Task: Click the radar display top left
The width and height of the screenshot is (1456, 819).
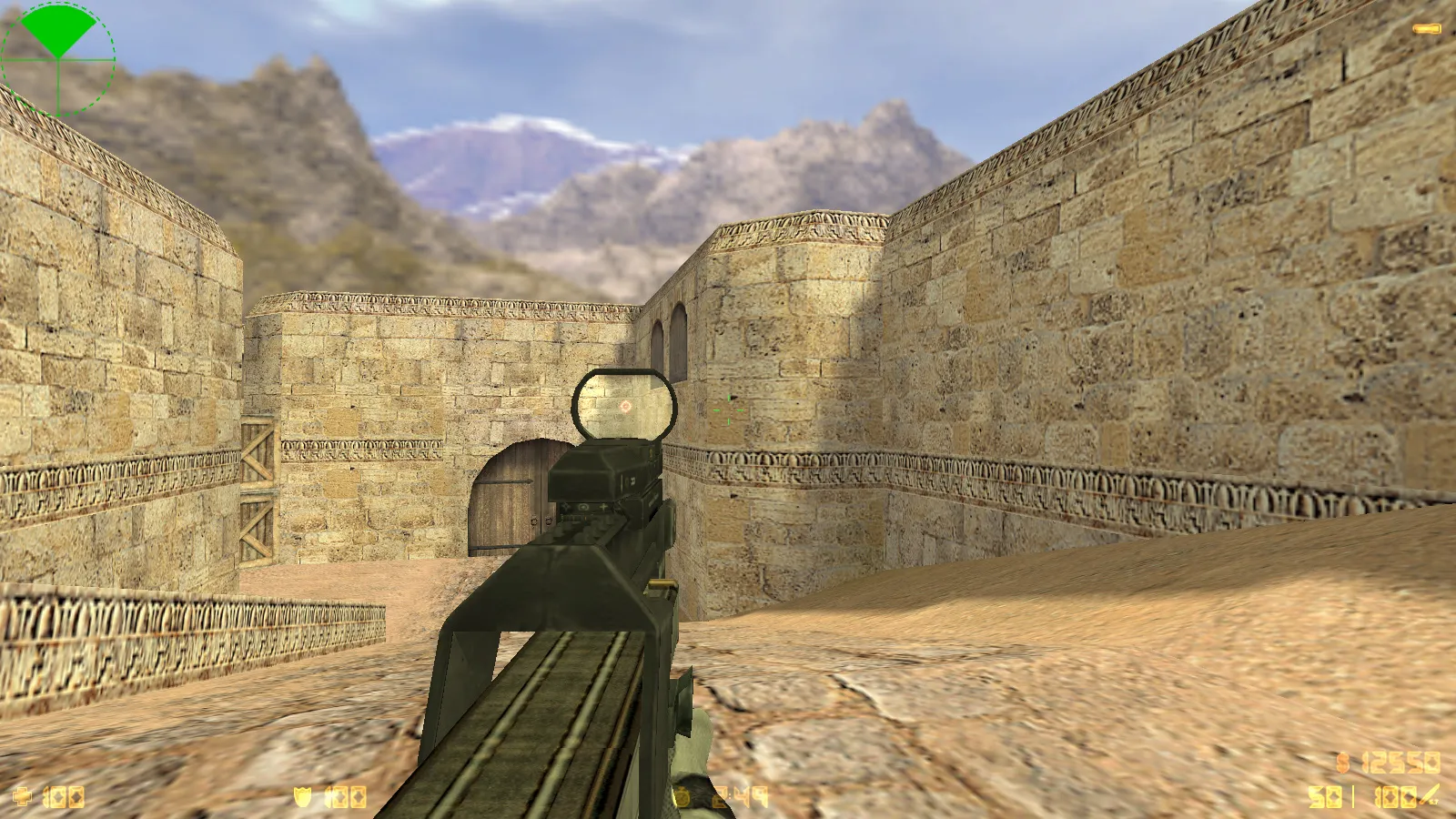Action: click(x=57, y=59)
